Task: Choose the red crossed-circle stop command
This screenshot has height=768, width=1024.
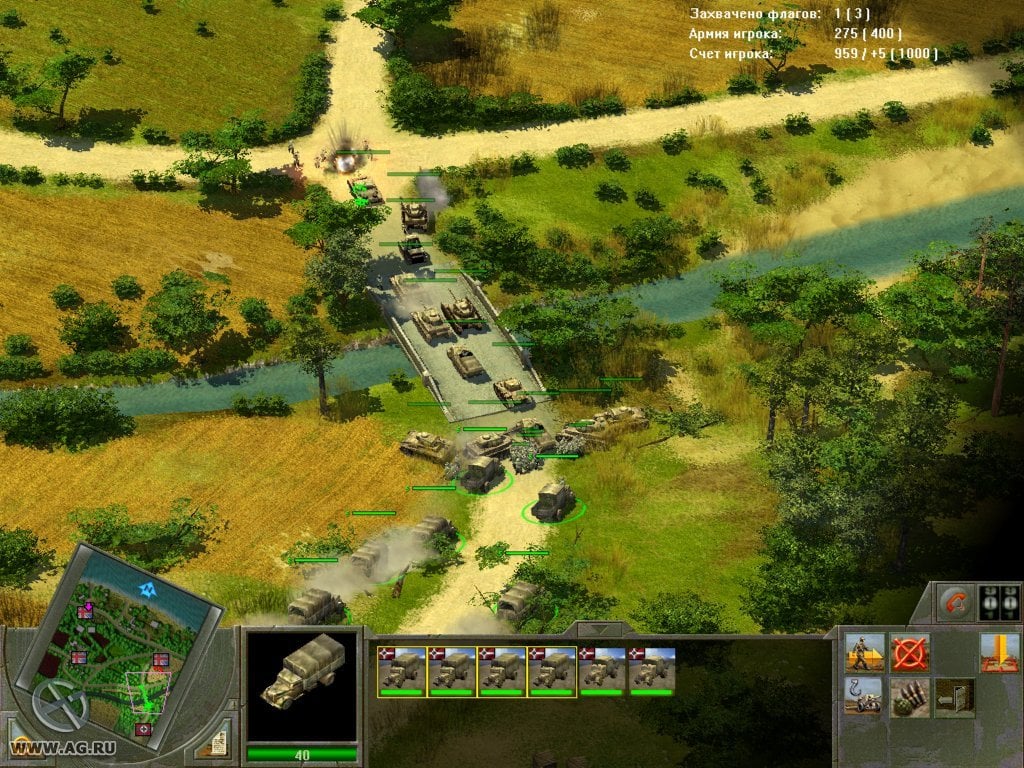Action: pyautogui.click(x=909, y=652)
